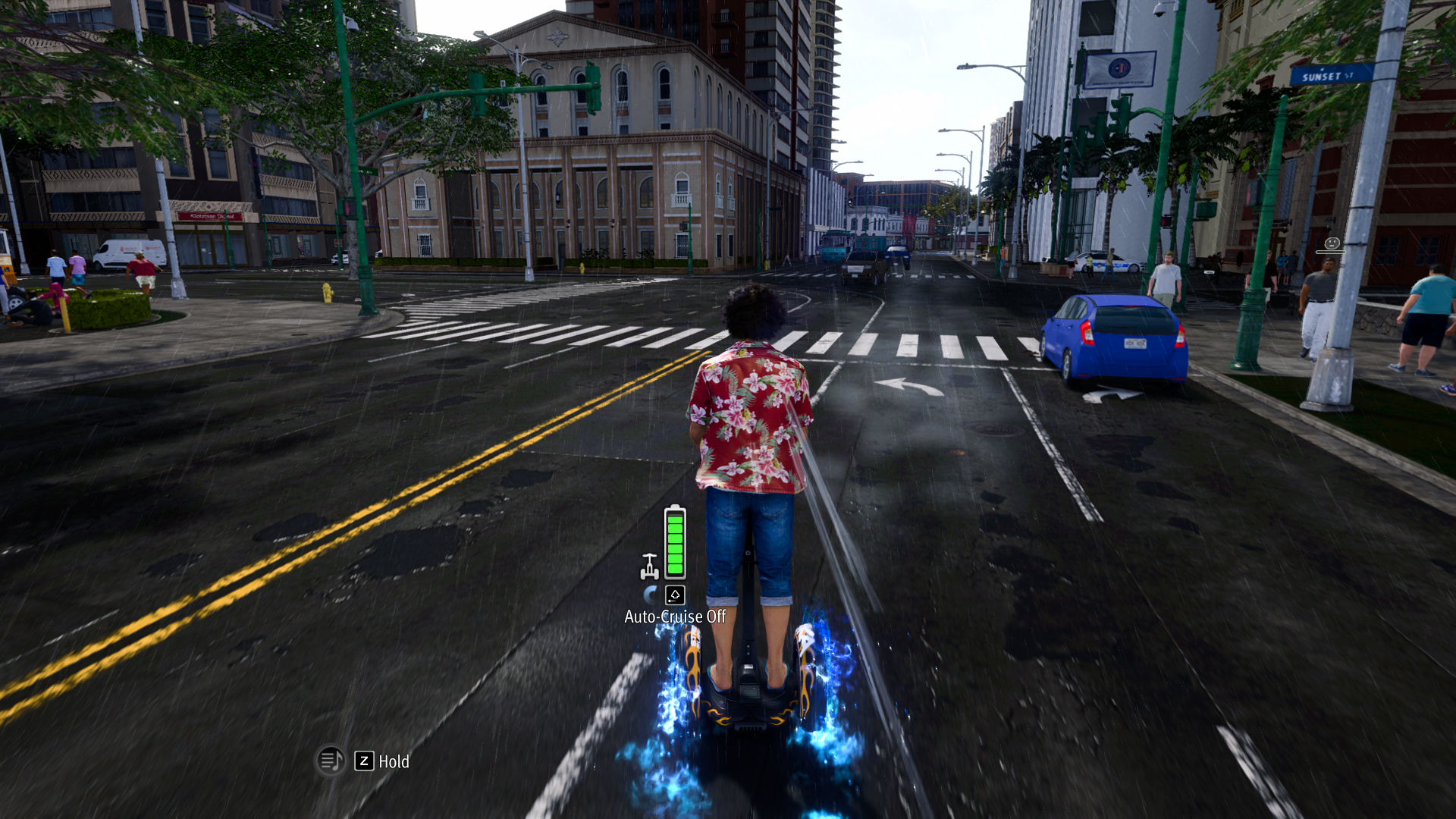Click the neutral smiley face NPC indicator
The height and width of the screenshot is (819, 1456).
1332,244
